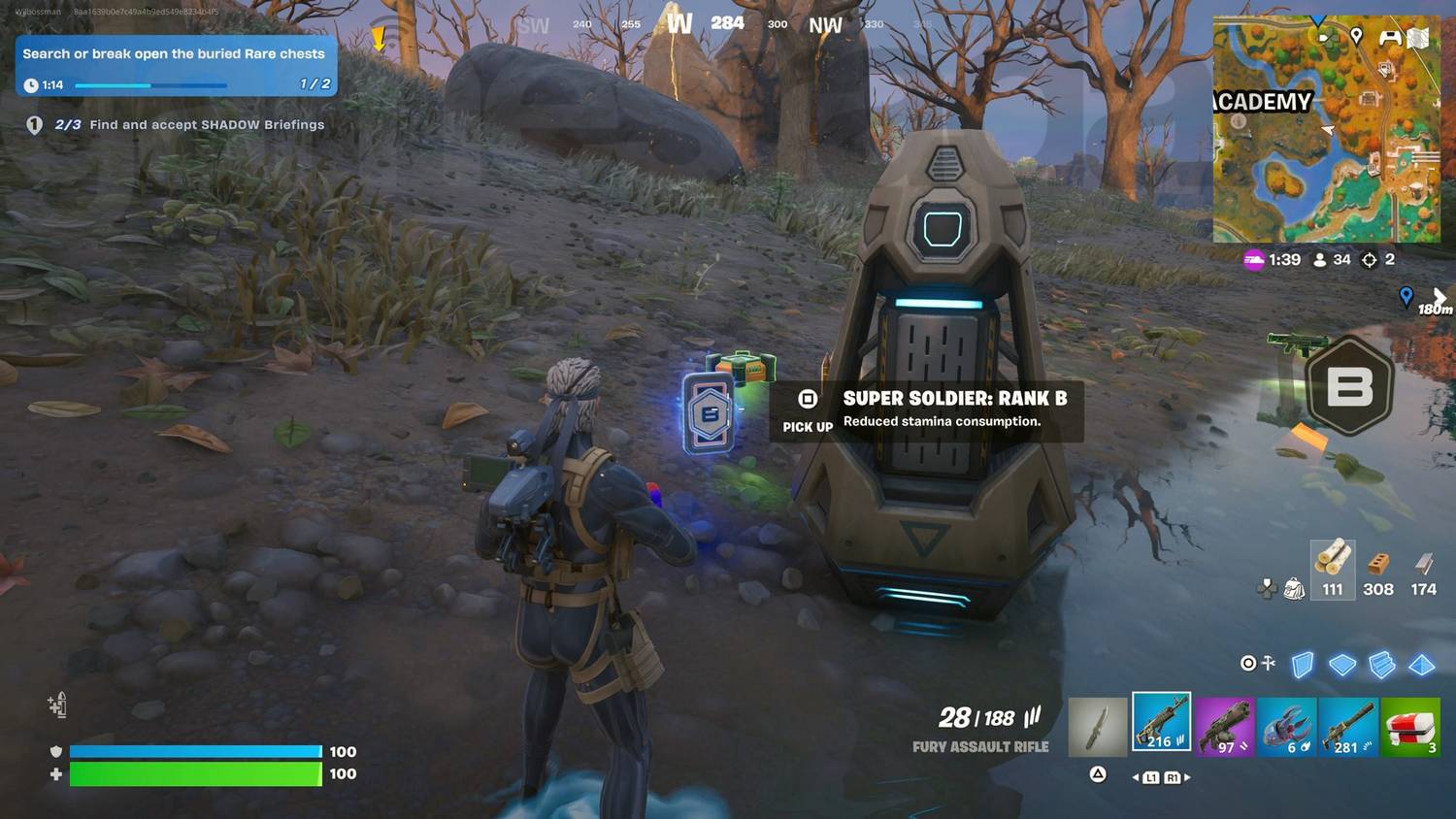Select the Fury Assault Rifle slot
The image size is (1456, 819).
(1161, 723)
